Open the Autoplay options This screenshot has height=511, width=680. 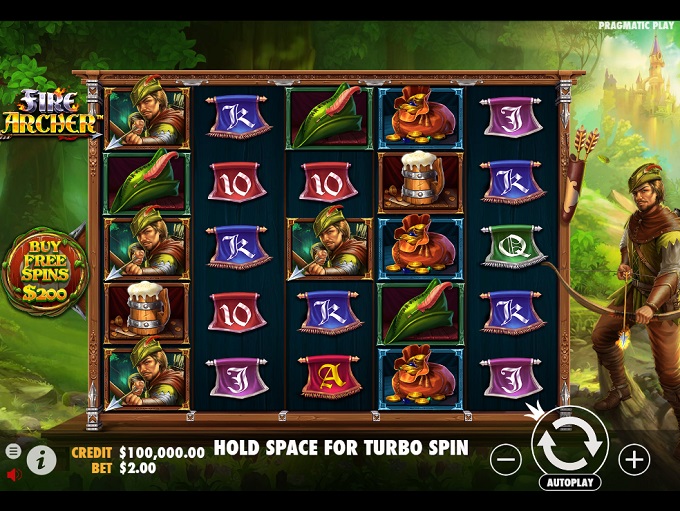570,482
